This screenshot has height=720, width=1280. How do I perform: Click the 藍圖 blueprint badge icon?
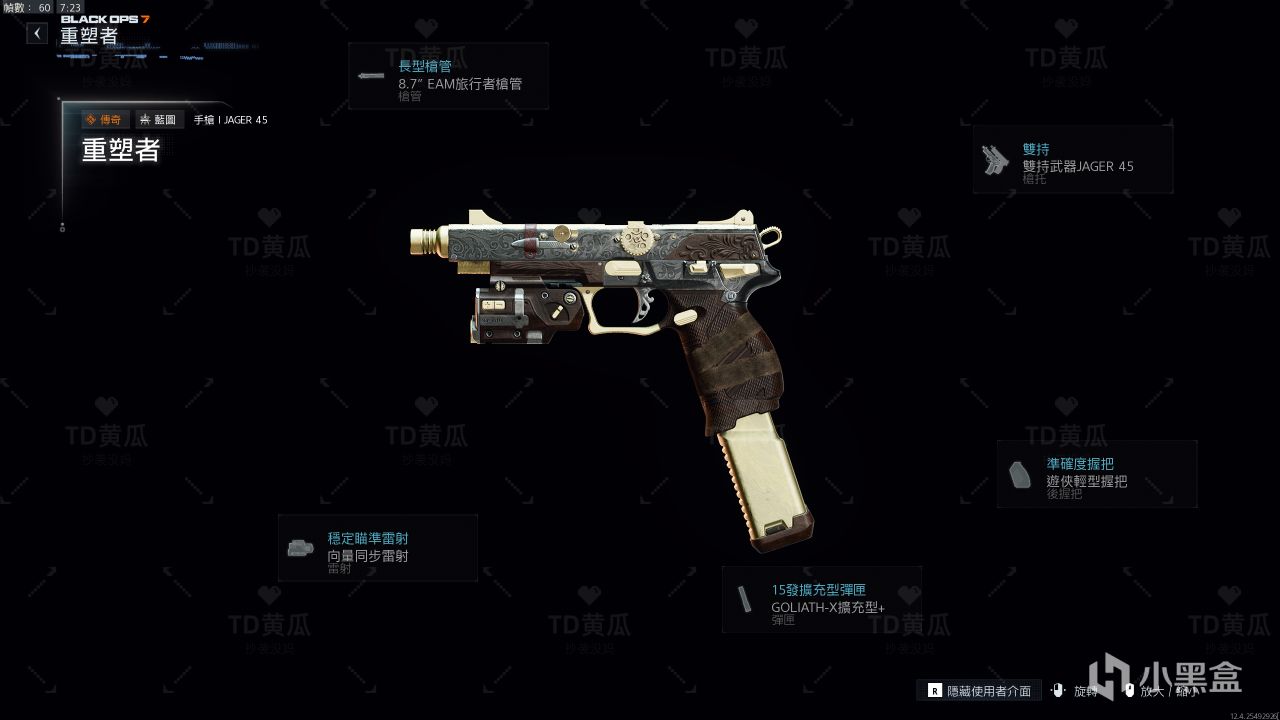tap(158, 119)
